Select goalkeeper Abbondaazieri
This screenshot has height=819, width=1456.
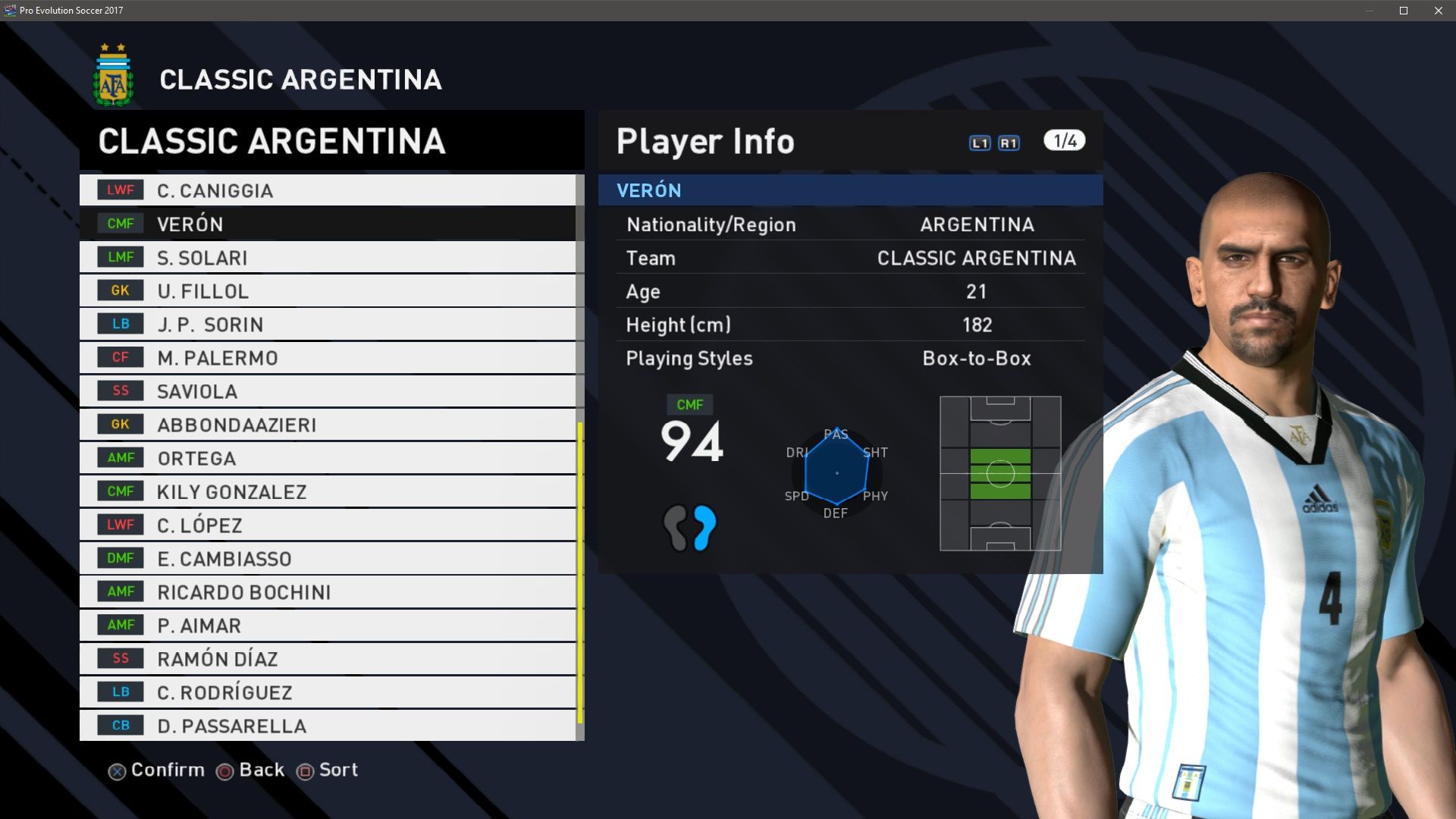328,425
